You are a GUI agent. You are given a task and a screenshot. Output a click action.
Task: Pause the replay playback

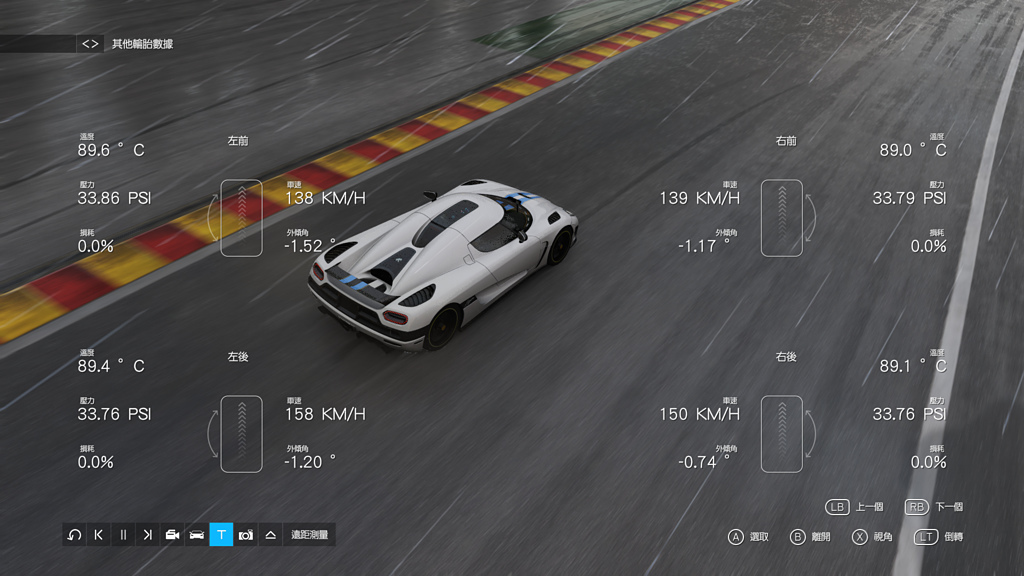coord(123,535)
